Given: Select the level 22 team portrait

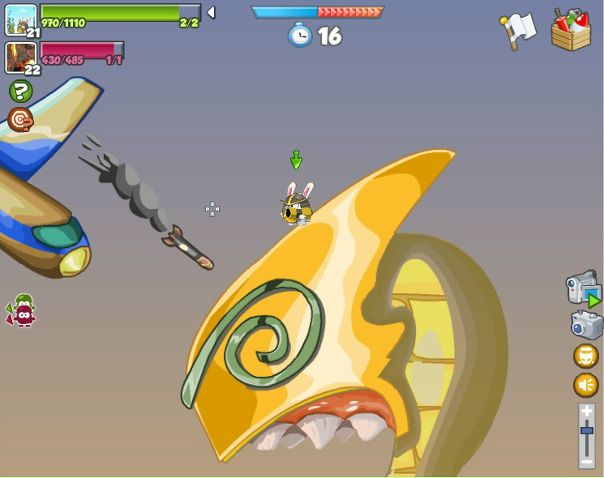Looking at the screenshot, I should tap(20, 56).
